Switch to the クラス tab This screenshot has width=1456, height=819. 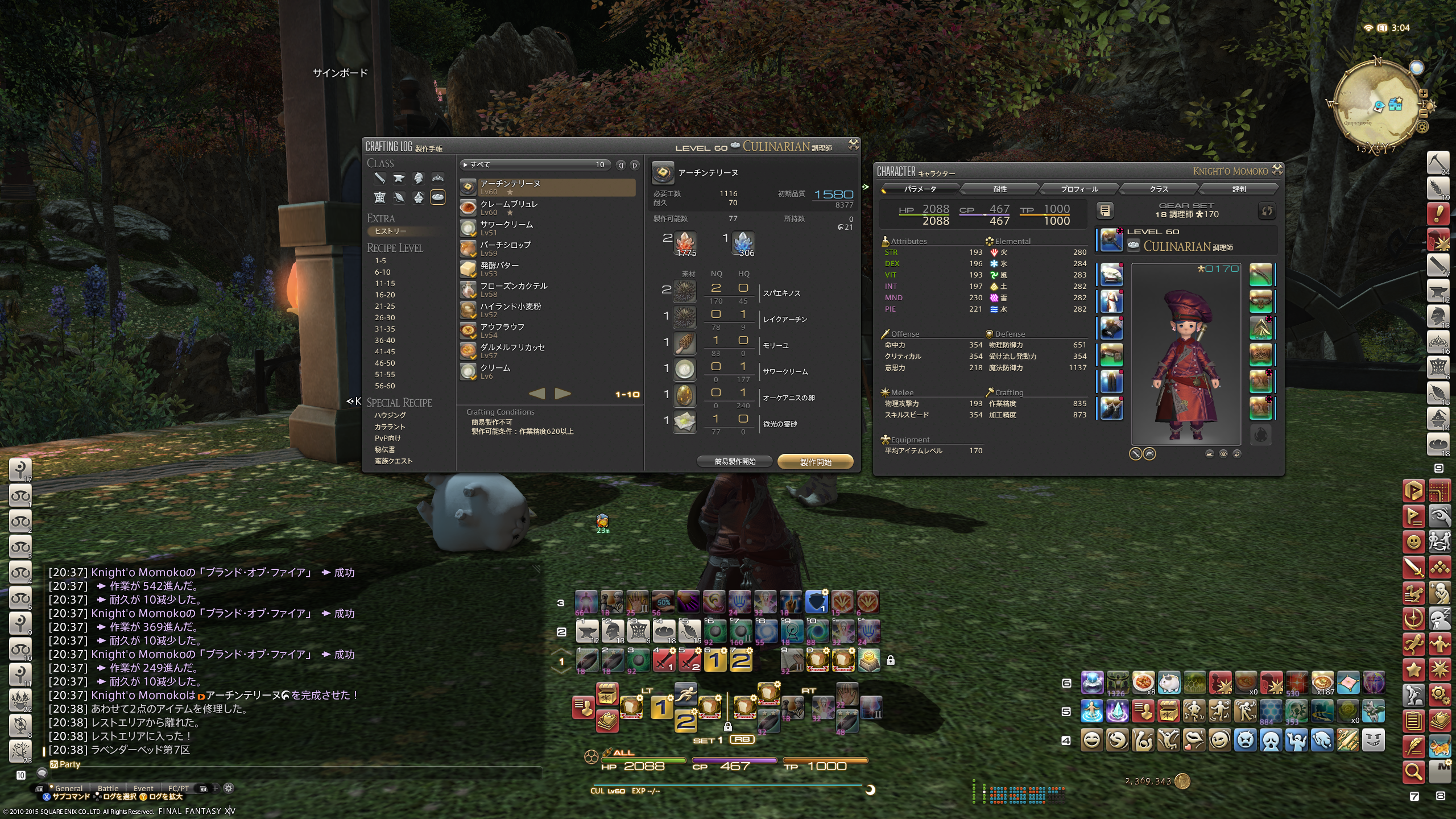1159,189
